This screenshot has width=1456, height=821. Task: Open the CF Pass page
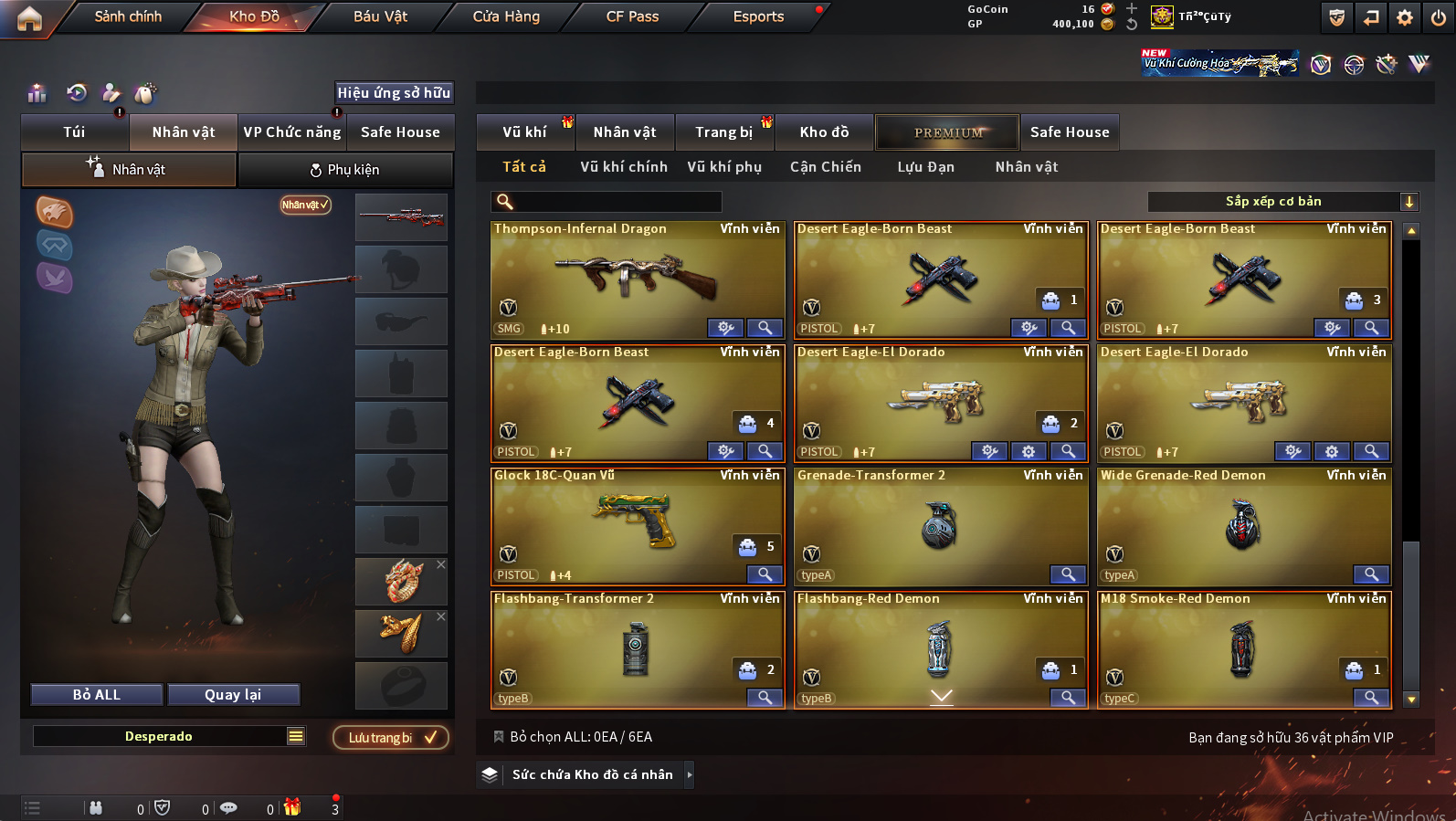tap(632, 16)
